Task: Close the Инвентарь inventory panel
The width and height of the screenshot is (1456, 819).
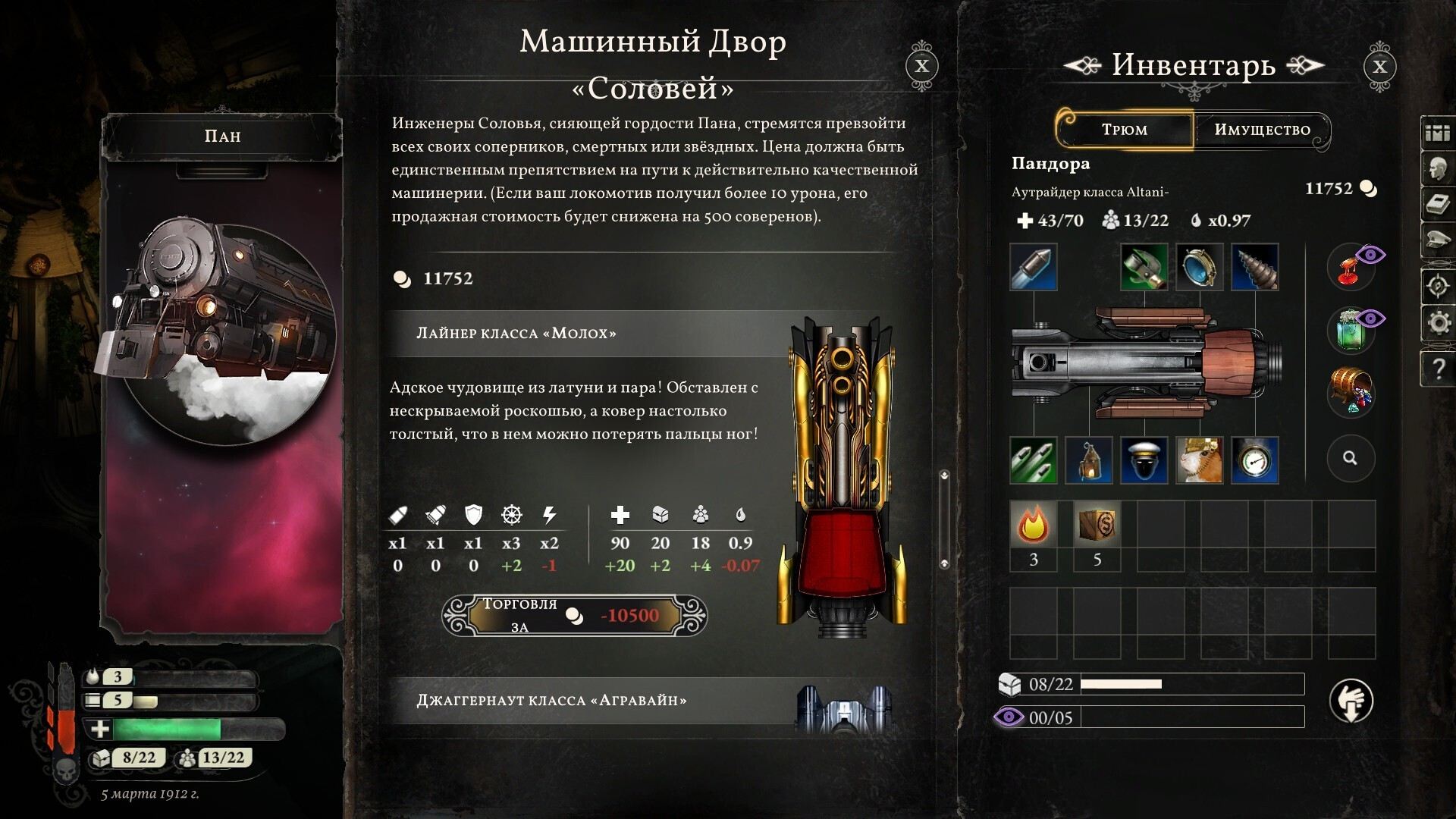Action: [1379, 66]
